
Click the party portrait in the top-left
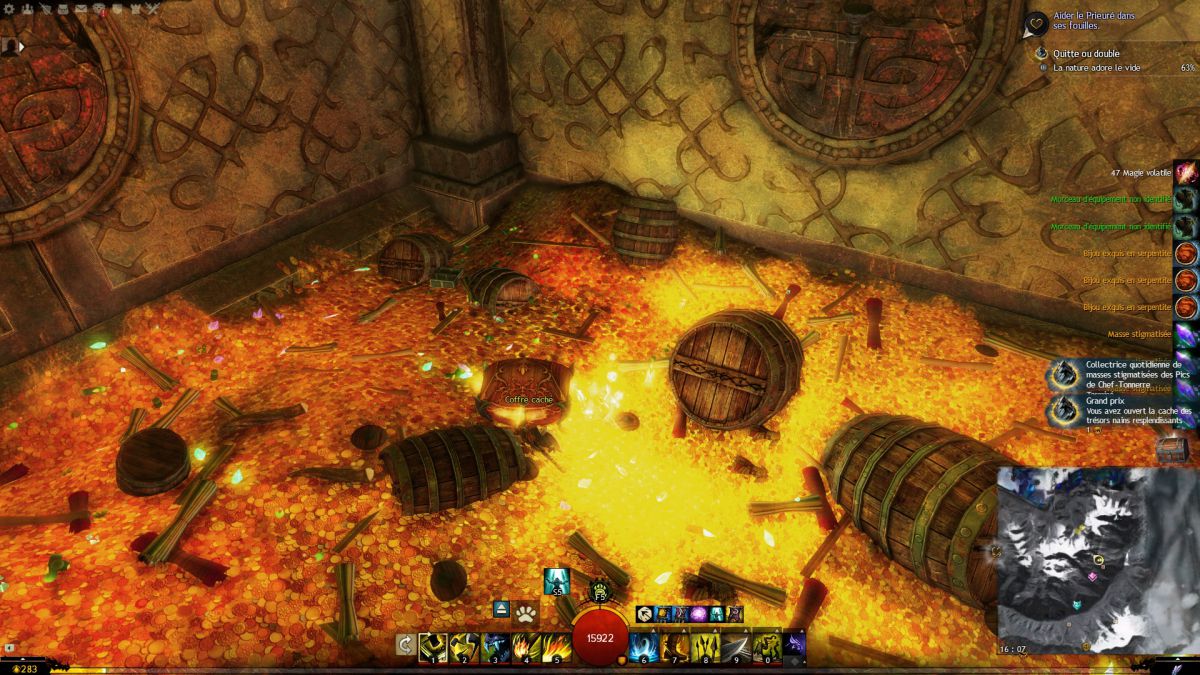[11, 46]
